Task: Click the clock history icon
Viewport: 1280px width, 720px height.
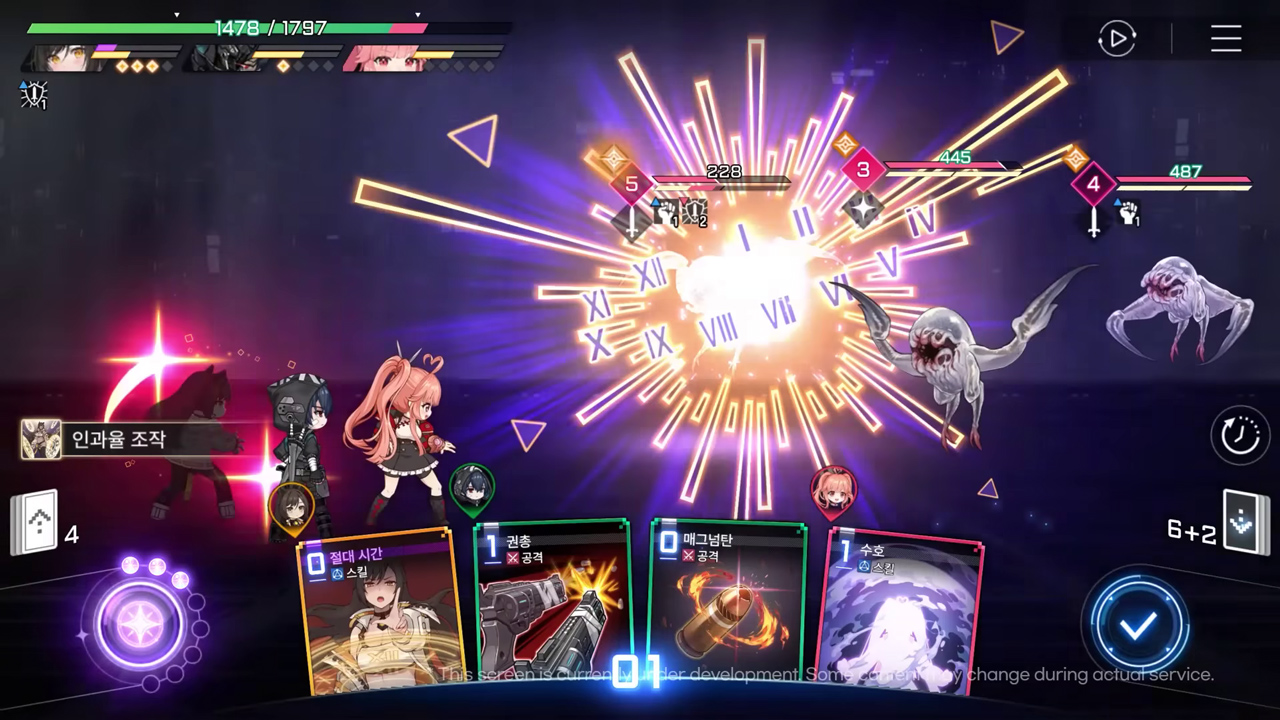Action: pyautogui.click(x=1240, y=435)
